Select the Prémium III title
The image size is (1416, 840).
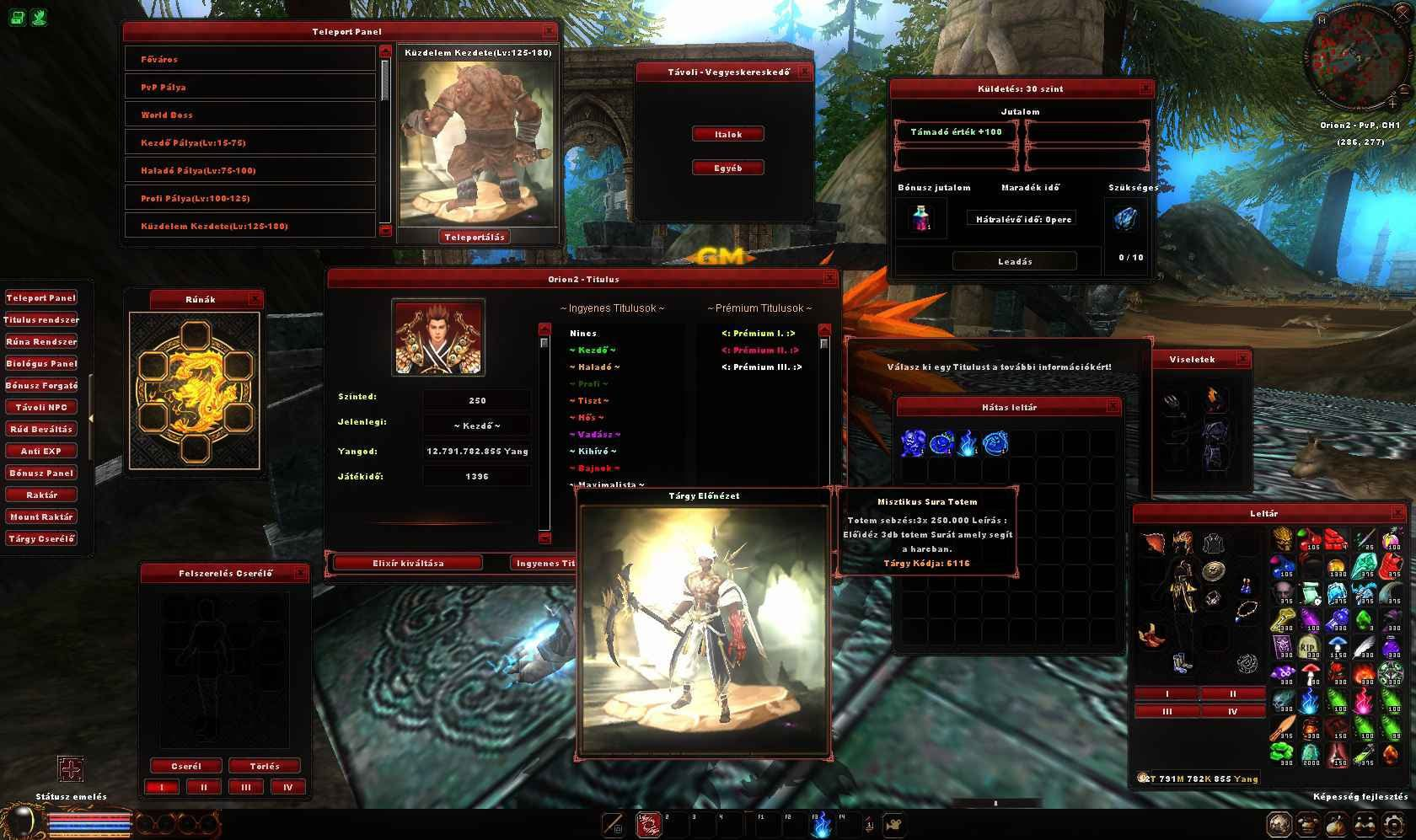[761, 367]
